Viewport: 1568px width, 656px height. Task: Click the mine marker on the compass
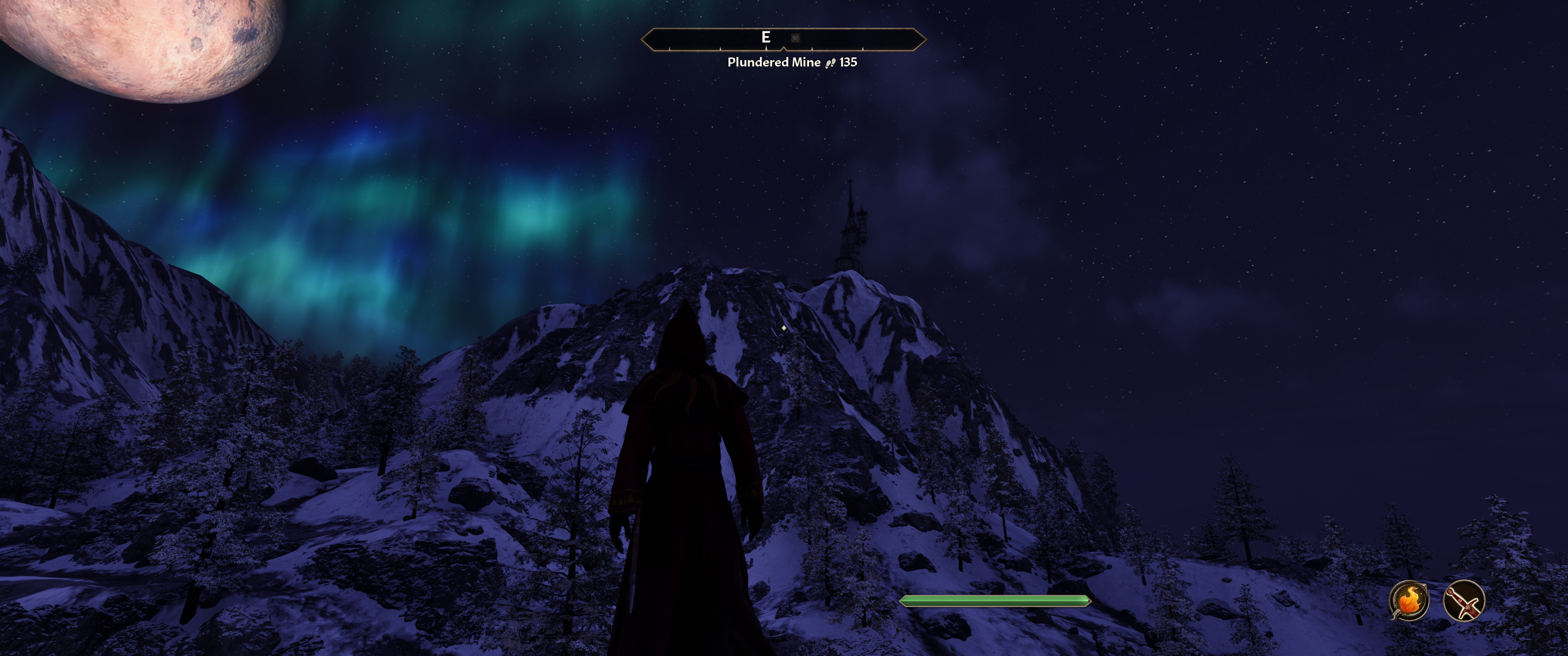point(795,38)
